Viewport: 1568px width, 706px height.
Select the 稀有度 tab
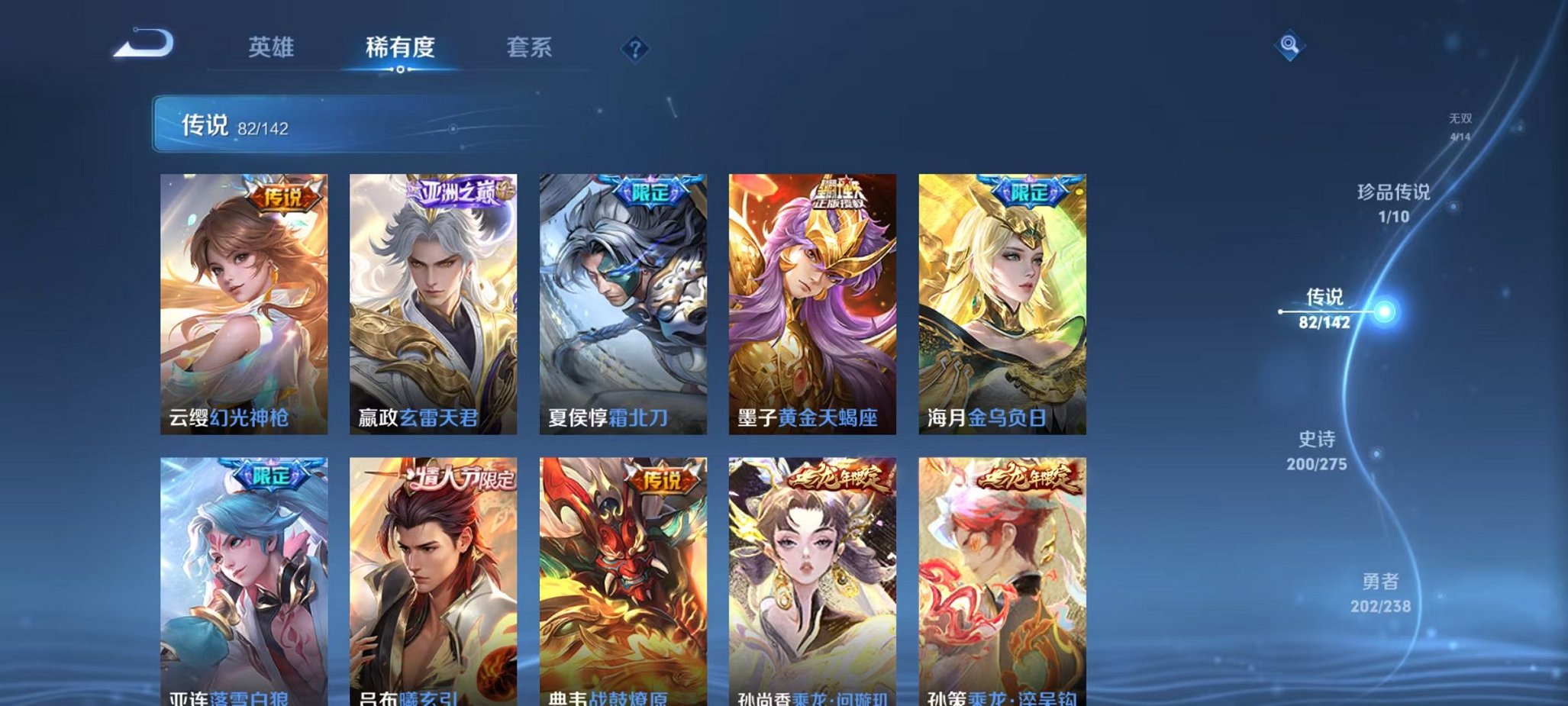click(402, 47)
